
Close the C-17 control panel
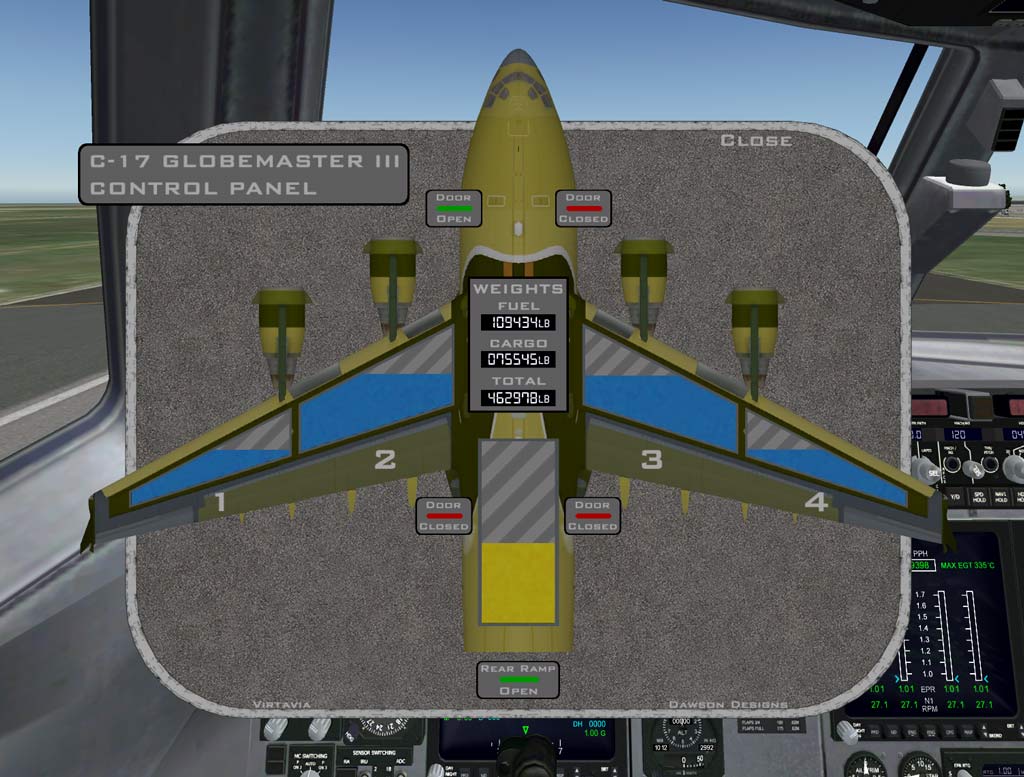756,141
